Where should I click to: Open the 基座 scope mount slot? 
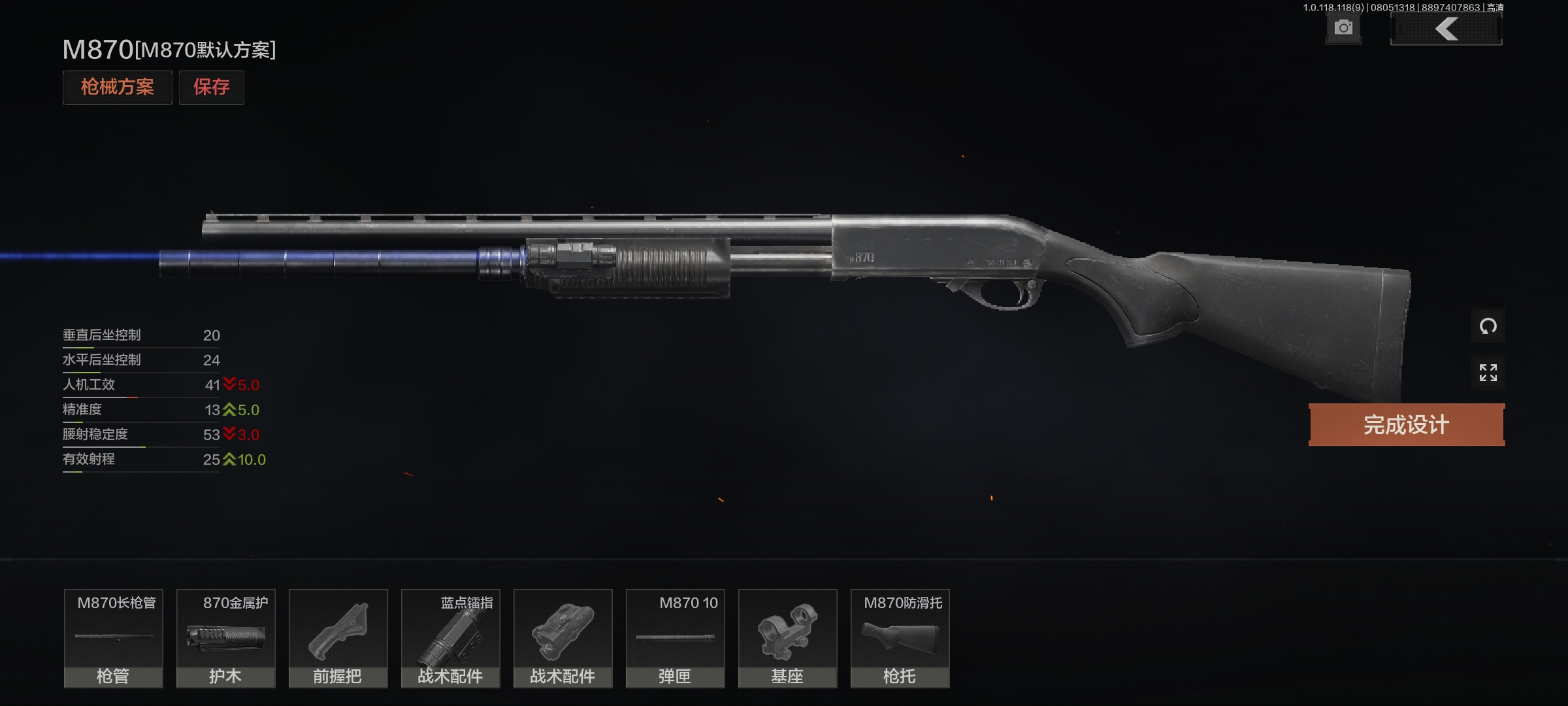tap(788, 638)
